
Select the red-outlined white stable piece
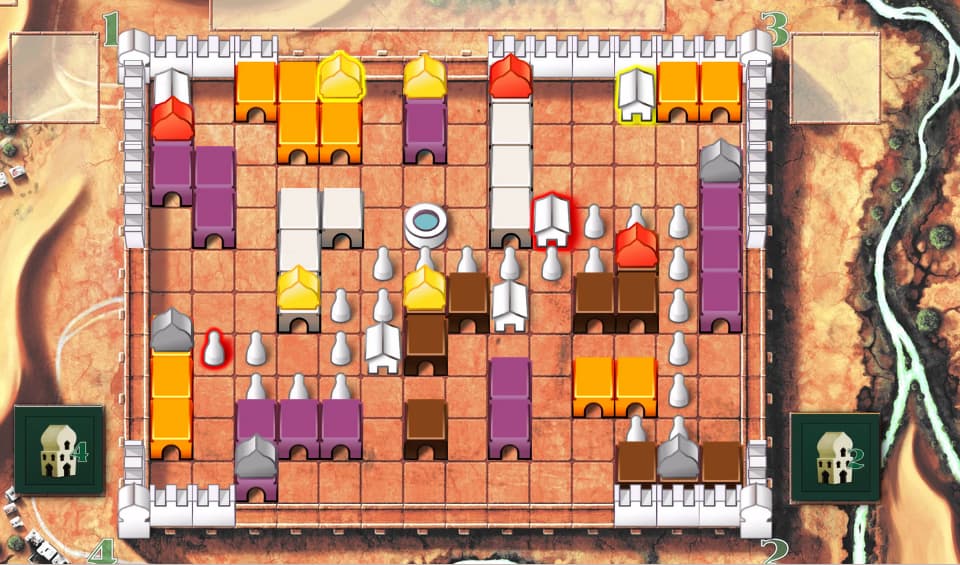[551, 220]
